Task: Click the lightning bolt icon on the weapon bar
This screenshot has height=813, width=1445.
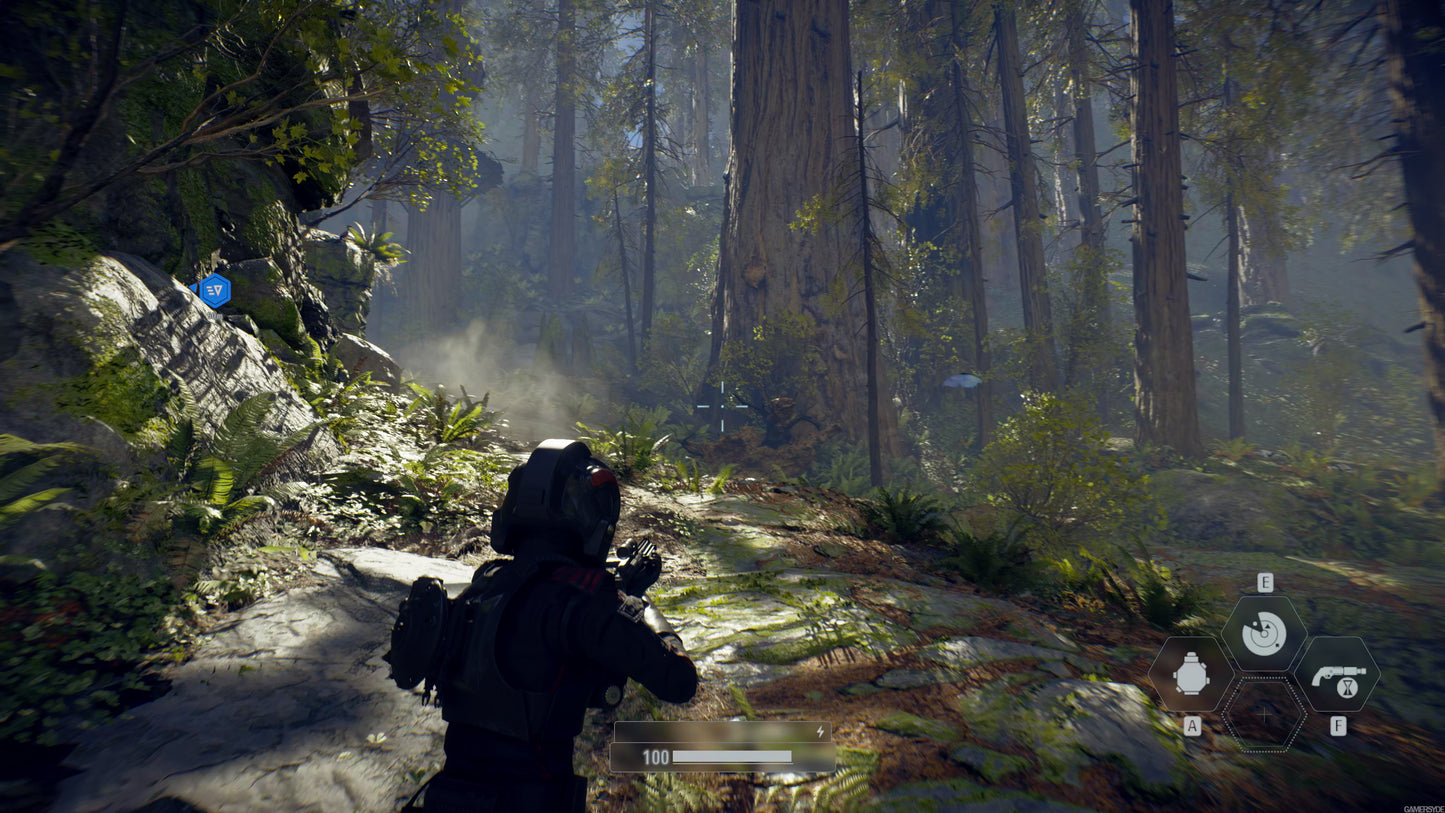Action: coord(820,731)
